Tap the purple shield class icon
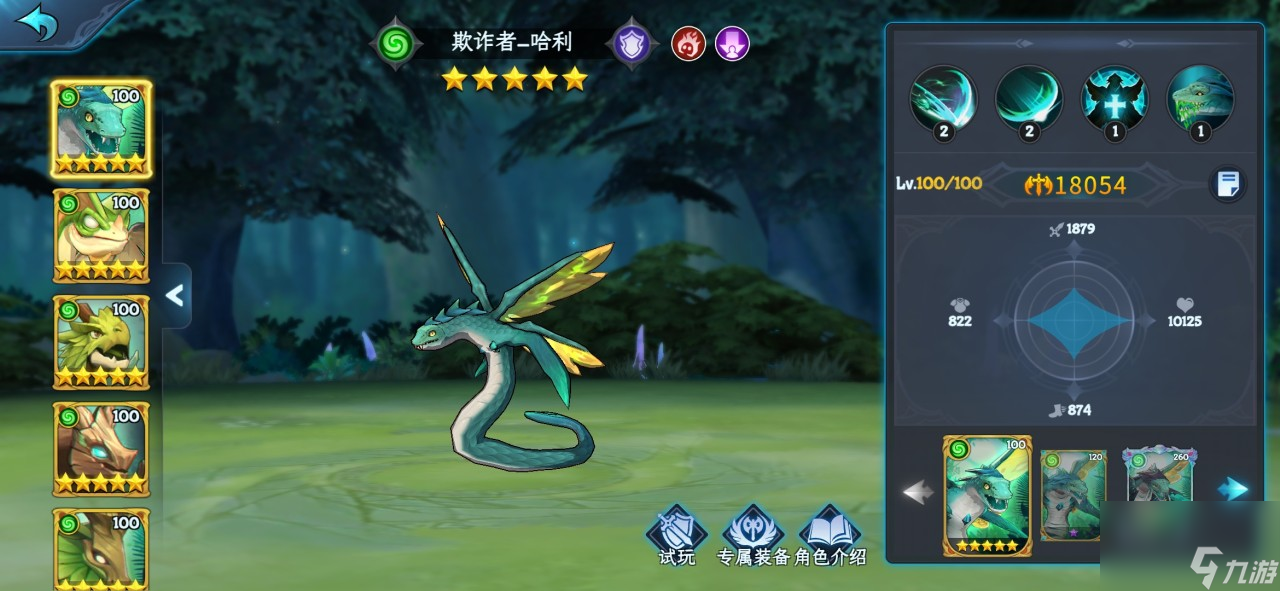This screenshot has width=1280, height=591. [x=632, y=44]
